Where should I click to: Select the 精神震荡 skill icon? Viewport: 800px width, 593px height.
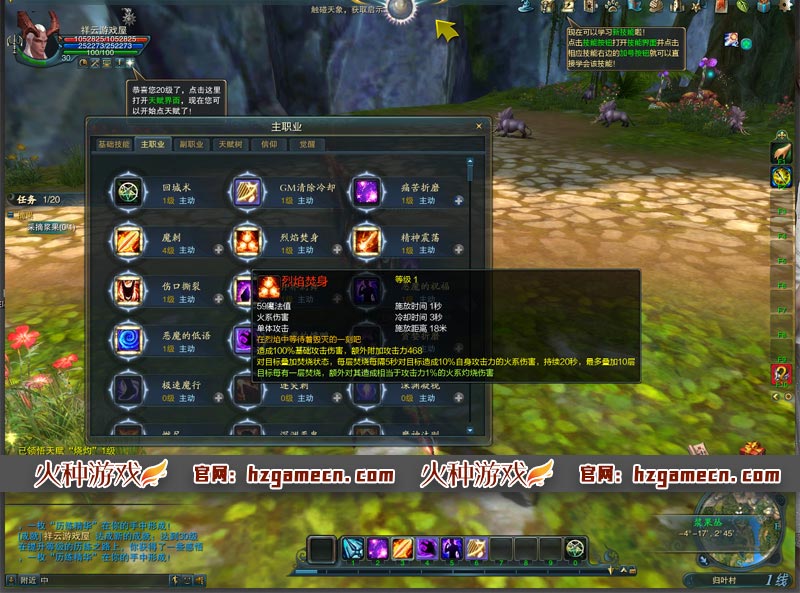point(365,241)
